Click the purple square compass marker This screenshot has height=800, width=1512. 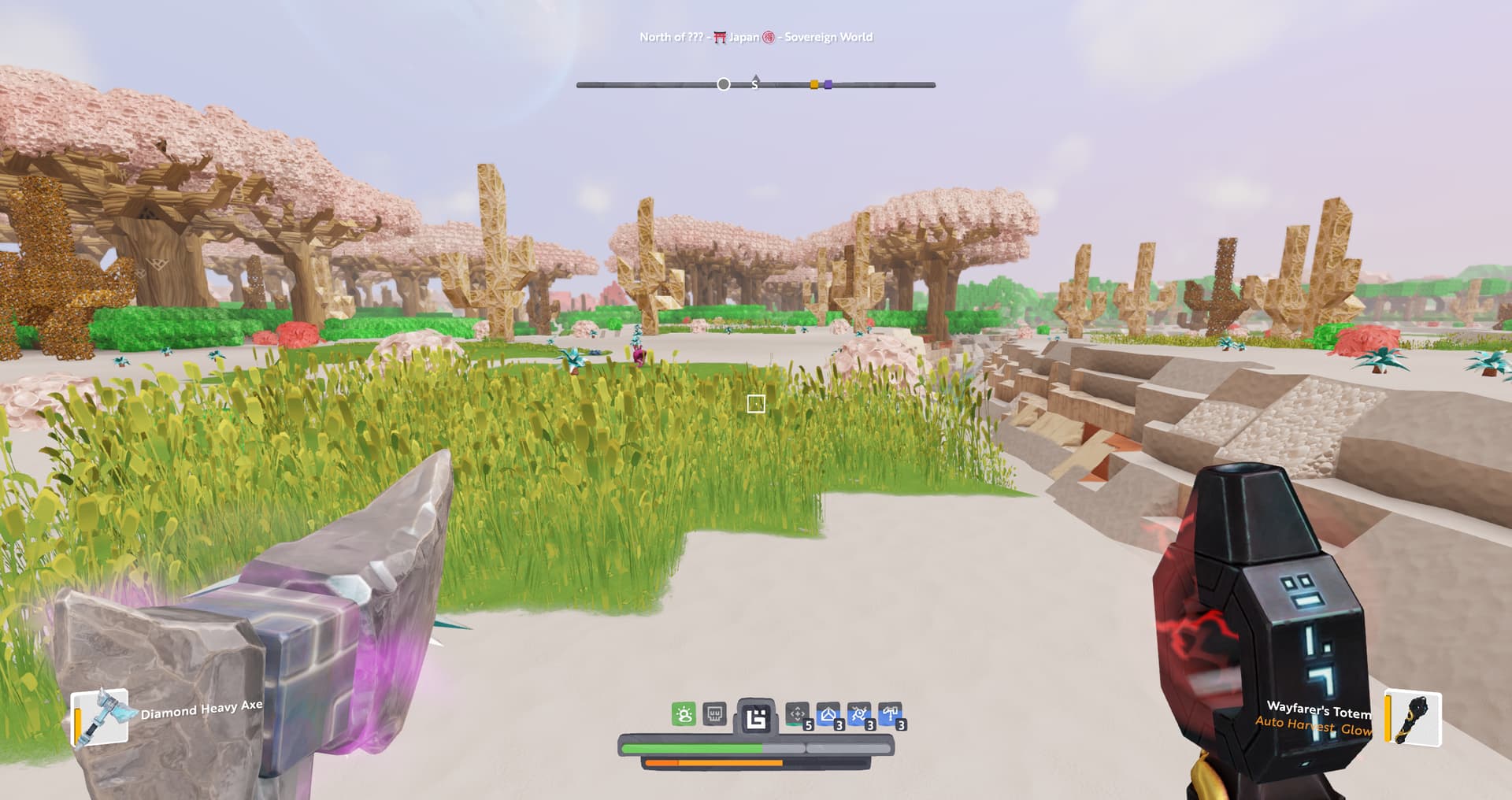pyautogui.click(x=828, y=84)
